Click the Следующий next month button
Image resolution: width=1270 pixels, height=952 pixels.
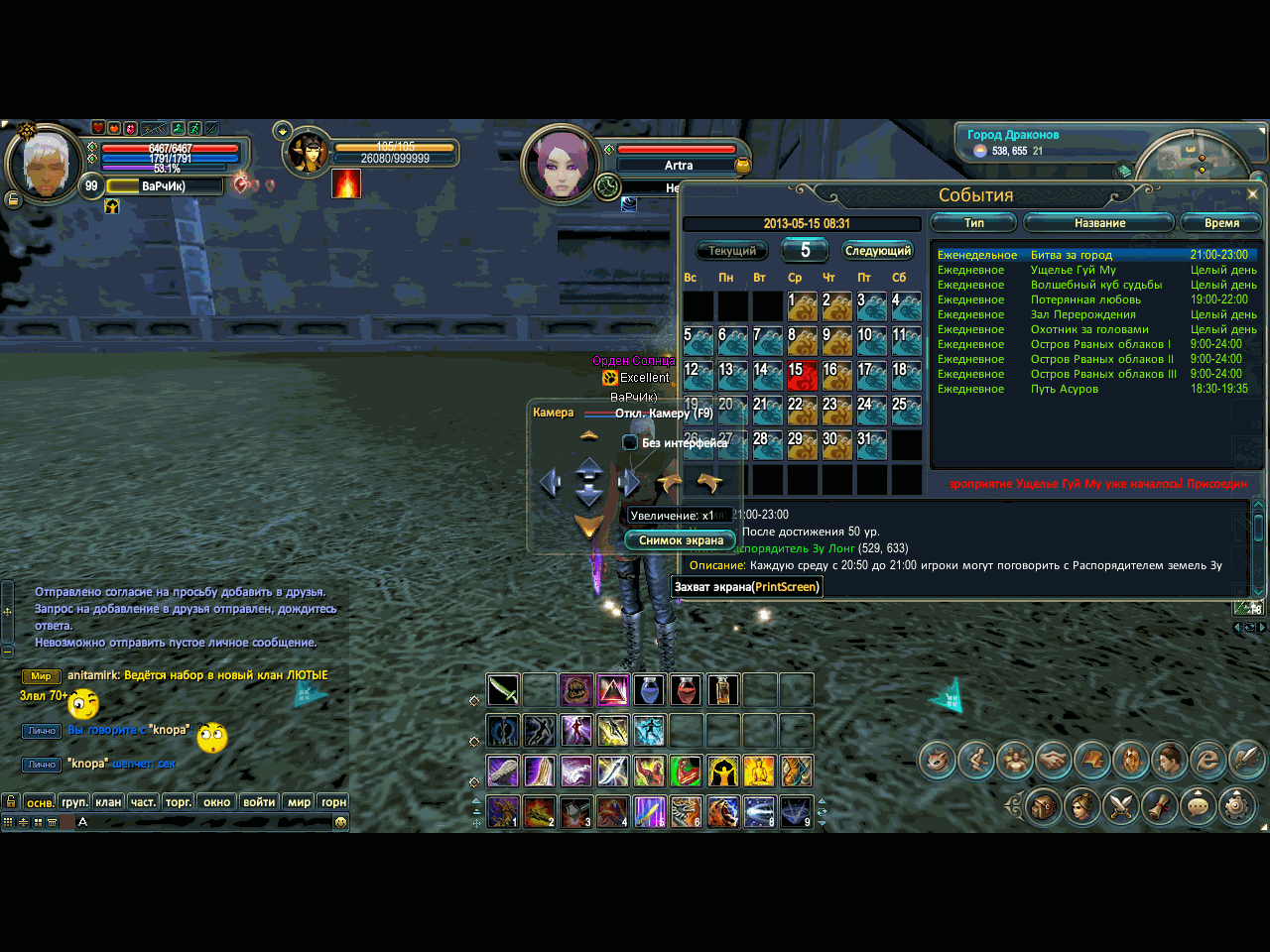point(878,251)
